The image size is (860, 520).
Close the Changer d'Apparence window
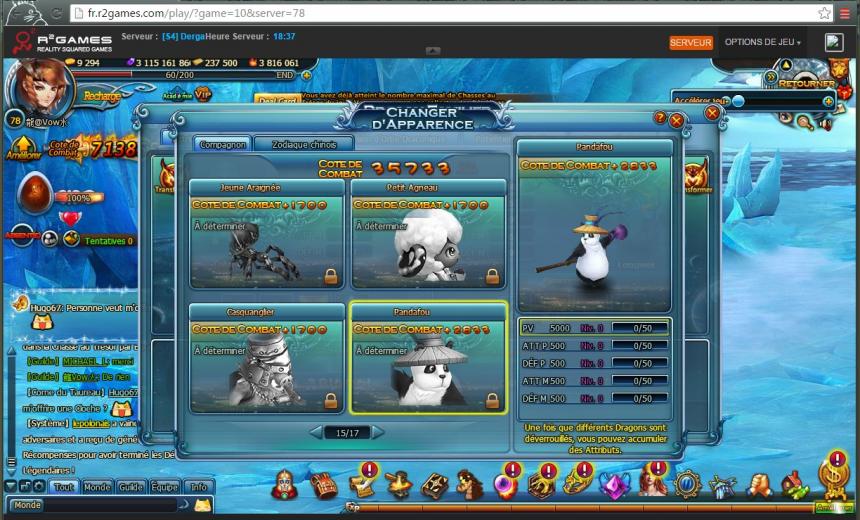[x=677, y=120]
